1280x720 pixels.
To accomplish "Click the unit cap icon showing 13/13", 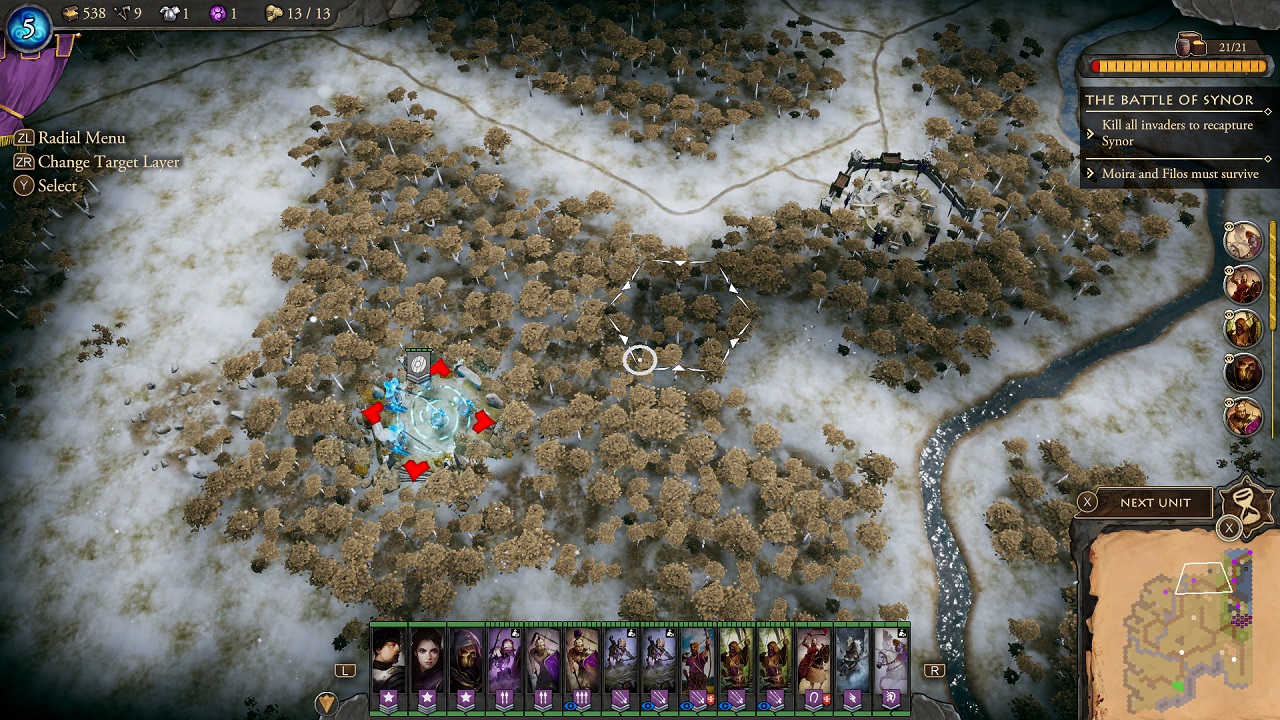I will click(272, 13).
